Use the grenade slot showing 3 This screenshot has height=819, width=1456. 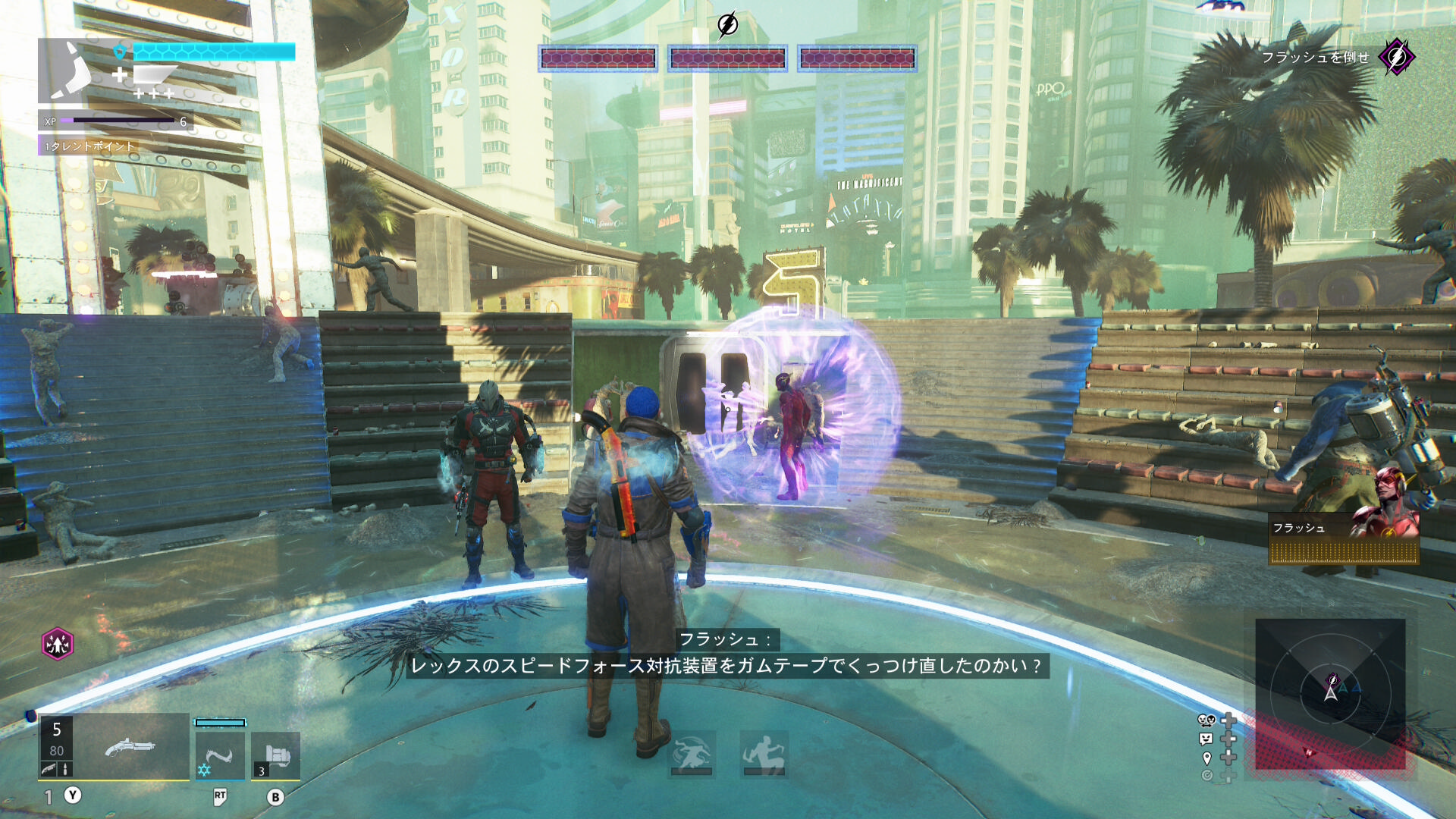(x=275, y=755)
